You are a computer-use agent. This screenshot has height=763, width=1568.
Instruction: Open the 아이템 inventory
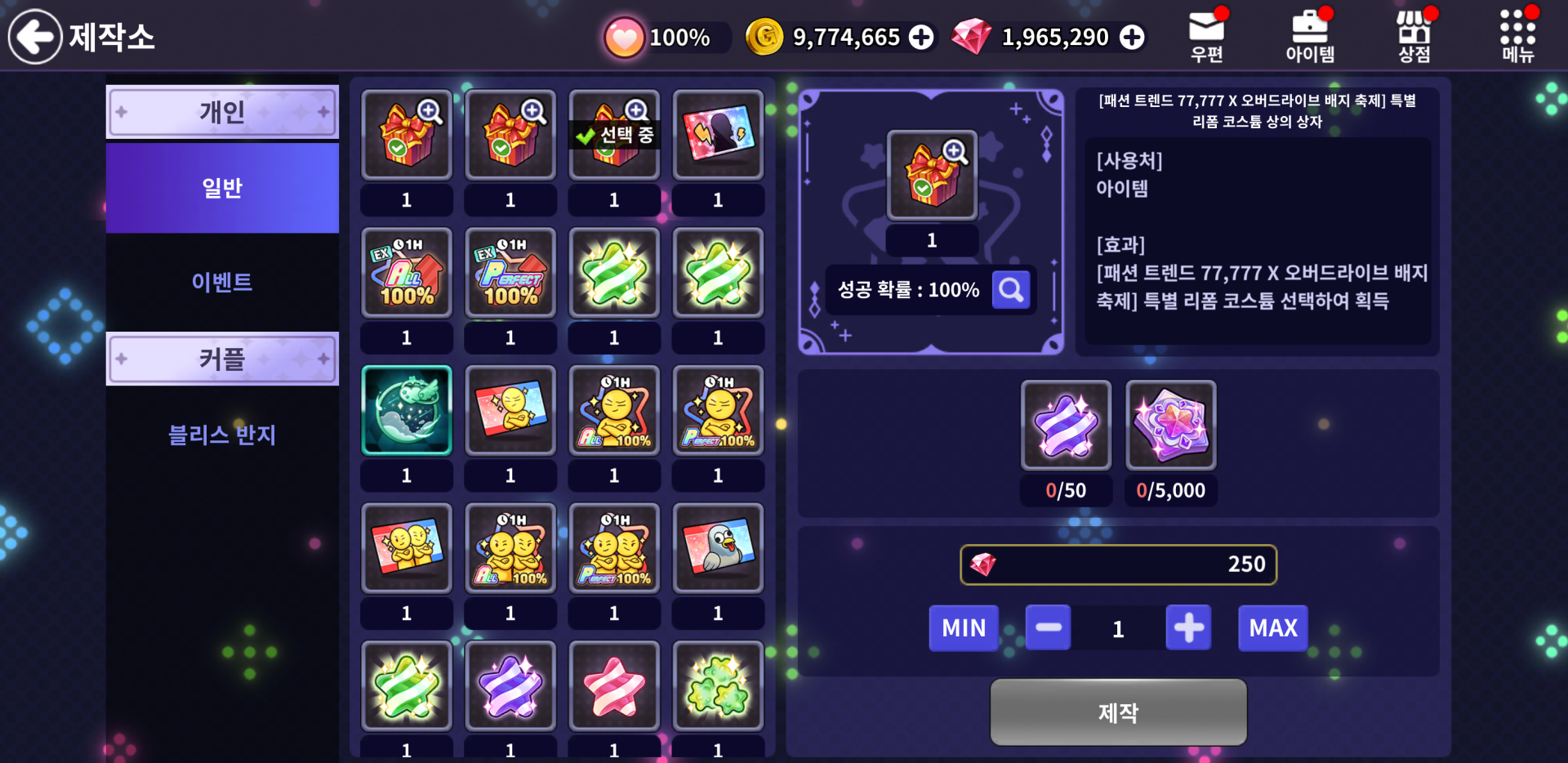[1309, 37]
